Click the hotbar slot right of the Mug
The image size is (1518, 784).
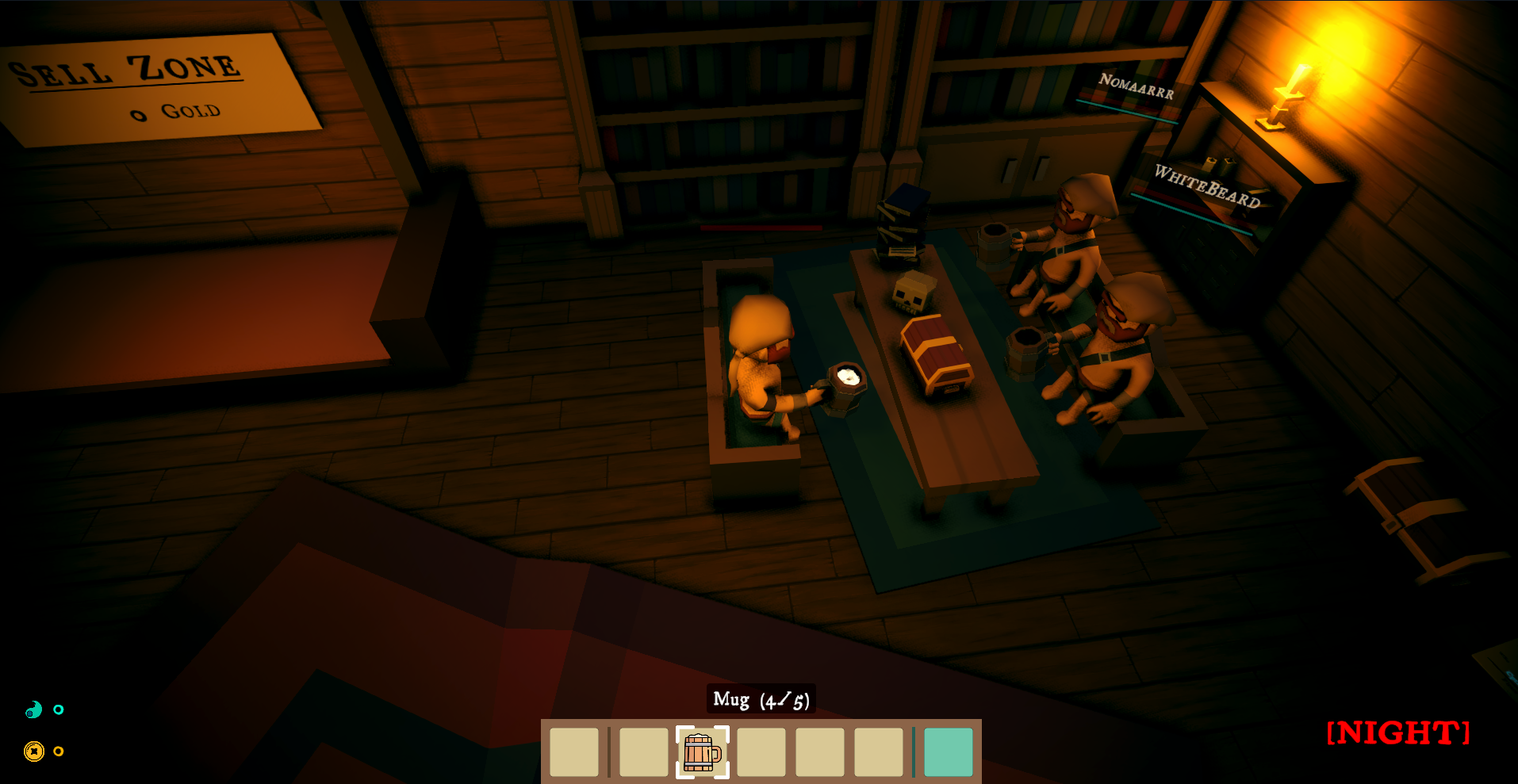tap(761, 751)
